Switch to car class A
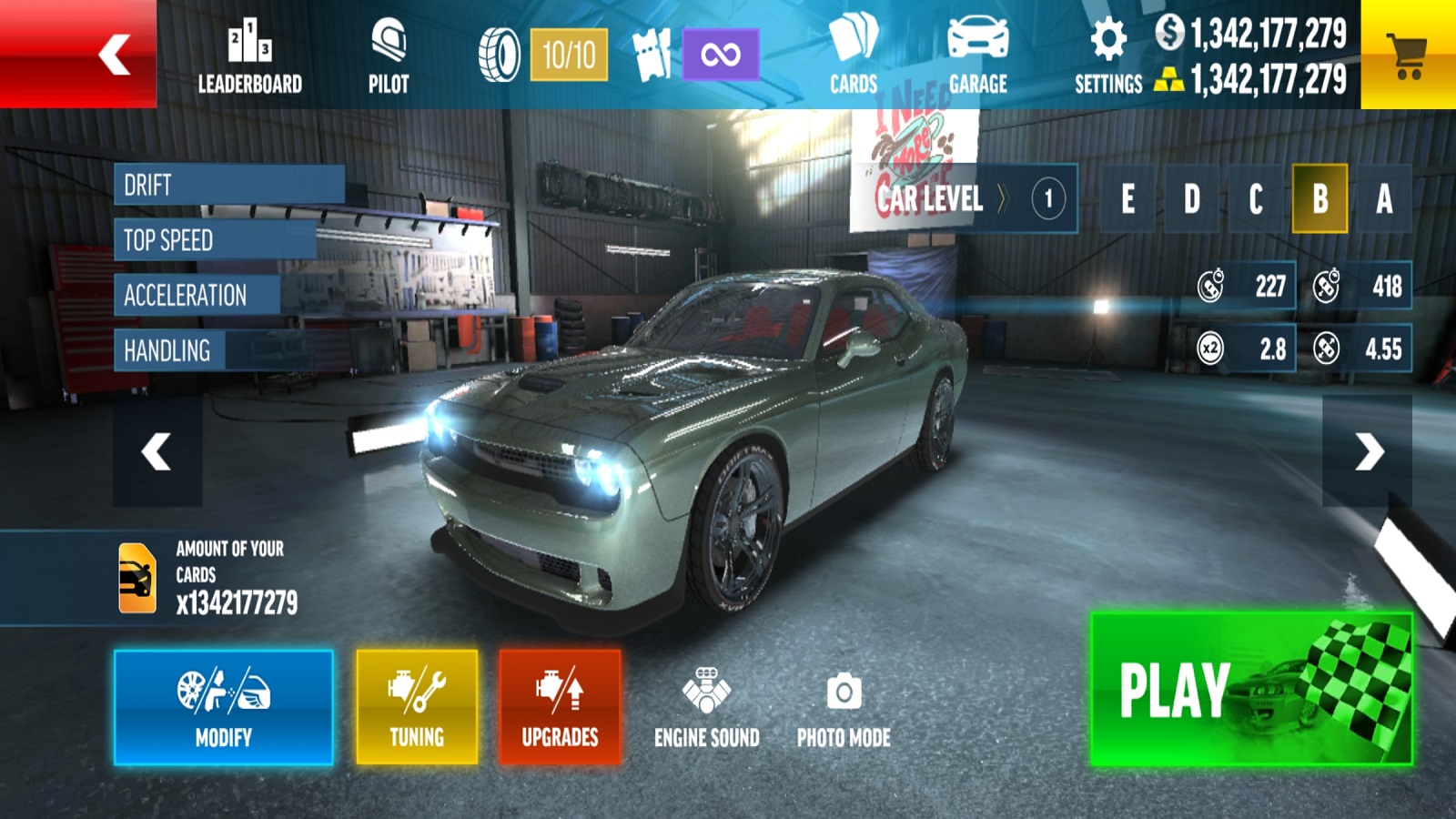 1384,198
